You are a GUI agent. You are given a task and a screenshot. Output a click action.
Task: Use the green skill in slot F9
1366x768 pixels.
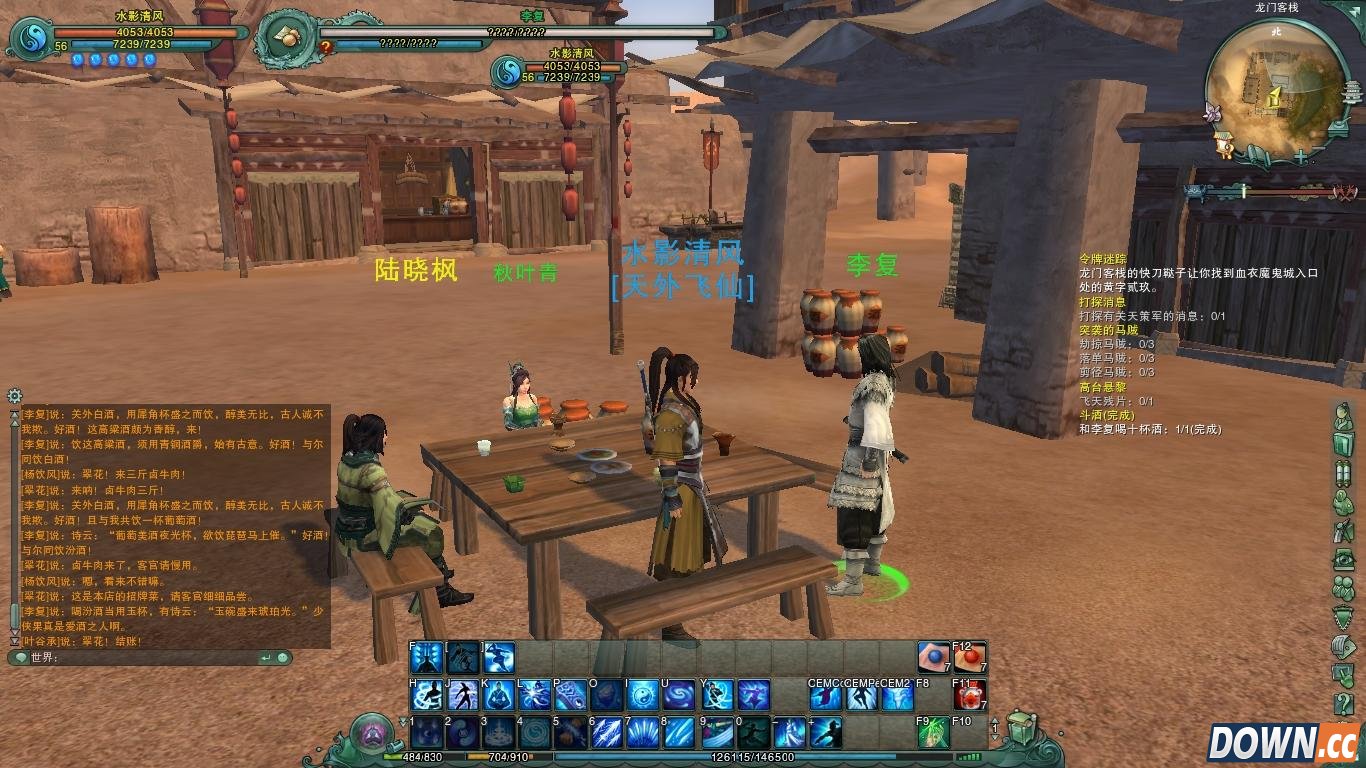tap(932, 733)
